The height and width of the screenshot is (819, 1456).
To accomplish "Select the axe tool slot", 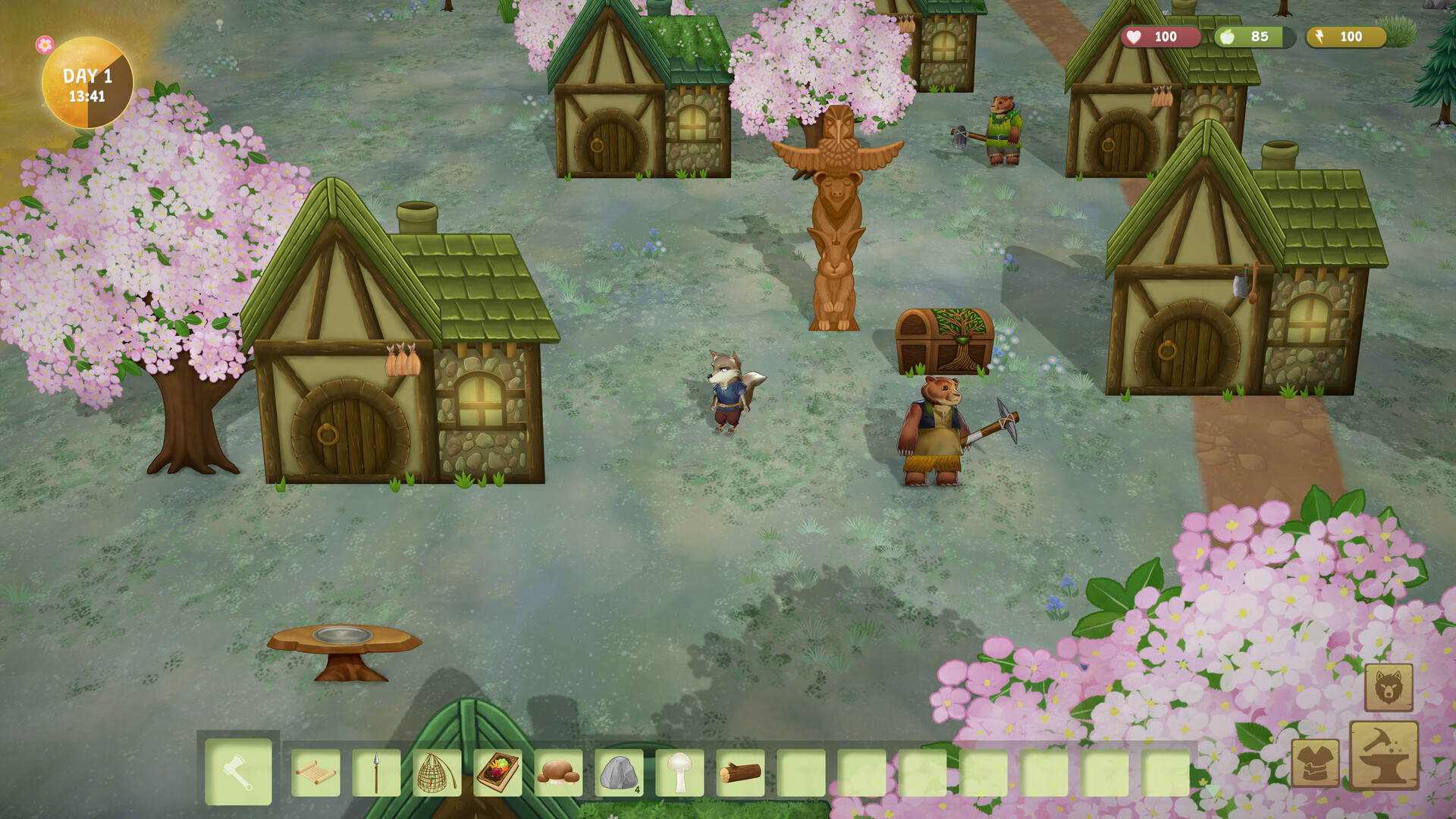I will (x=238, y=772).
